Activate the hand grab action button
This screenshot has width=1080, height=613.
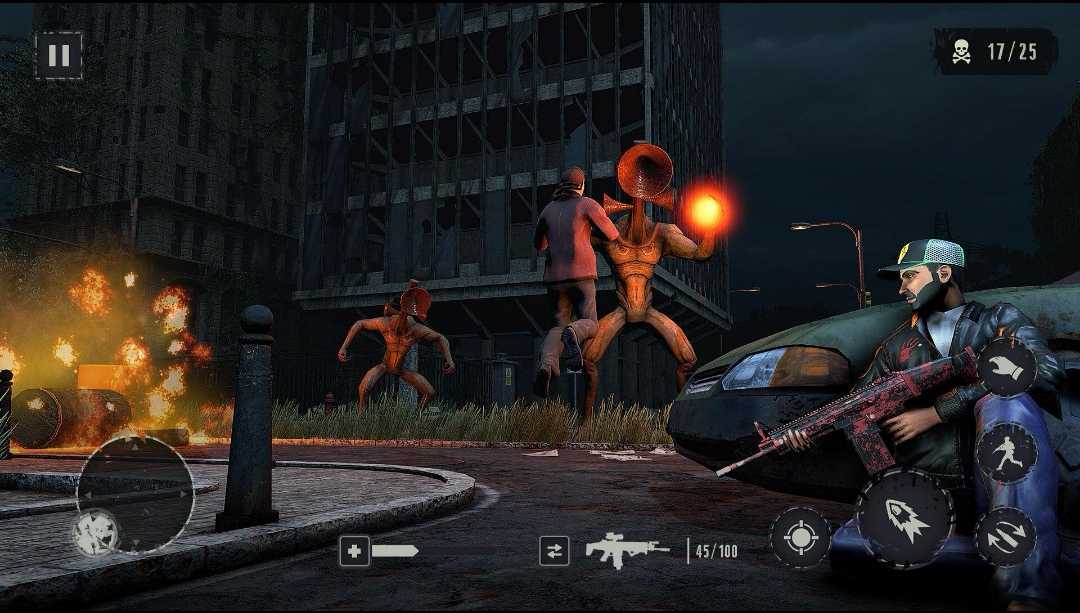pyautogui.click(x=1005, y=367)
